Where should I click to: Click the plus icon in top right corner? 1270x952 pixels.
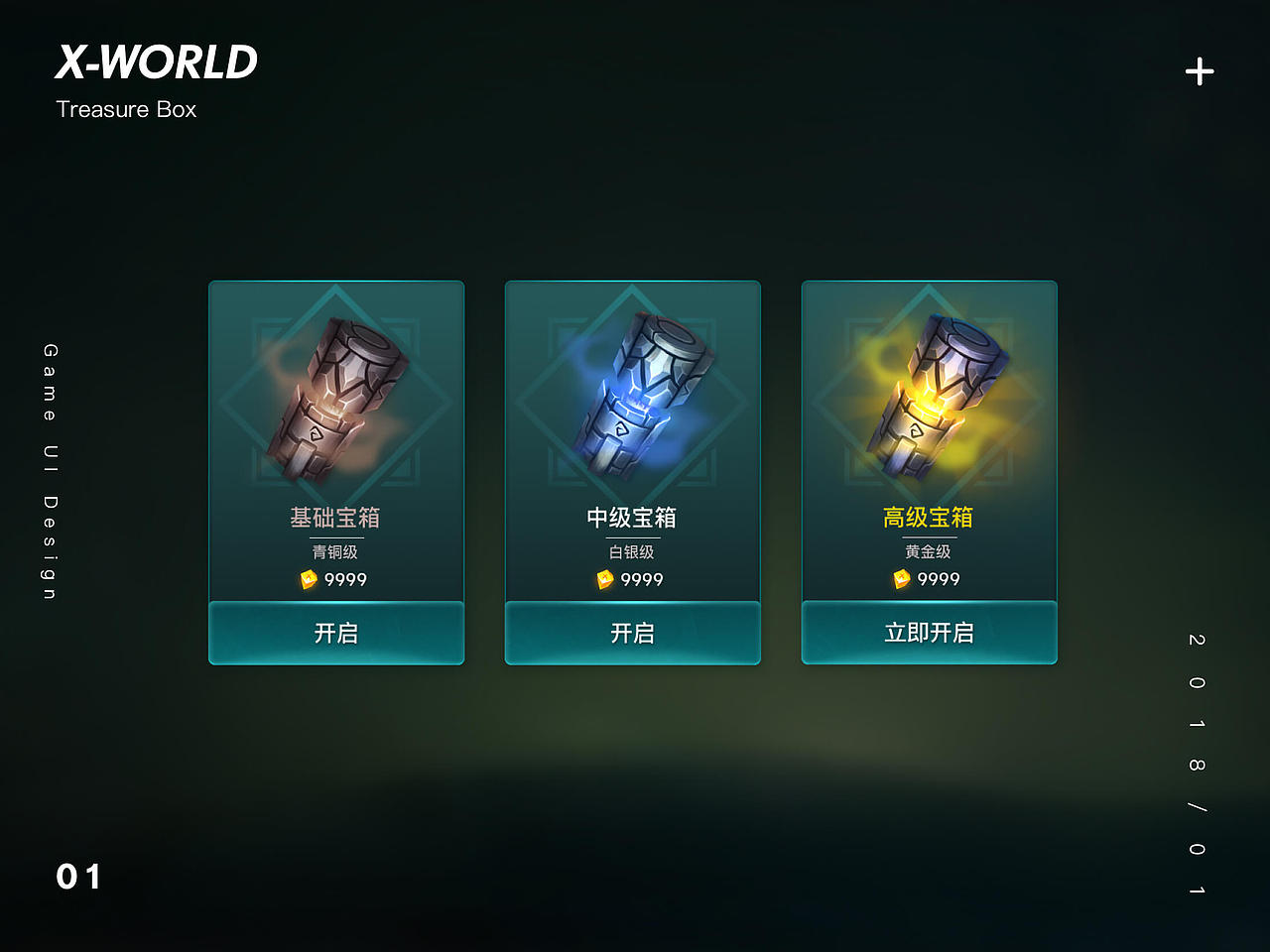click(1199, 70)
